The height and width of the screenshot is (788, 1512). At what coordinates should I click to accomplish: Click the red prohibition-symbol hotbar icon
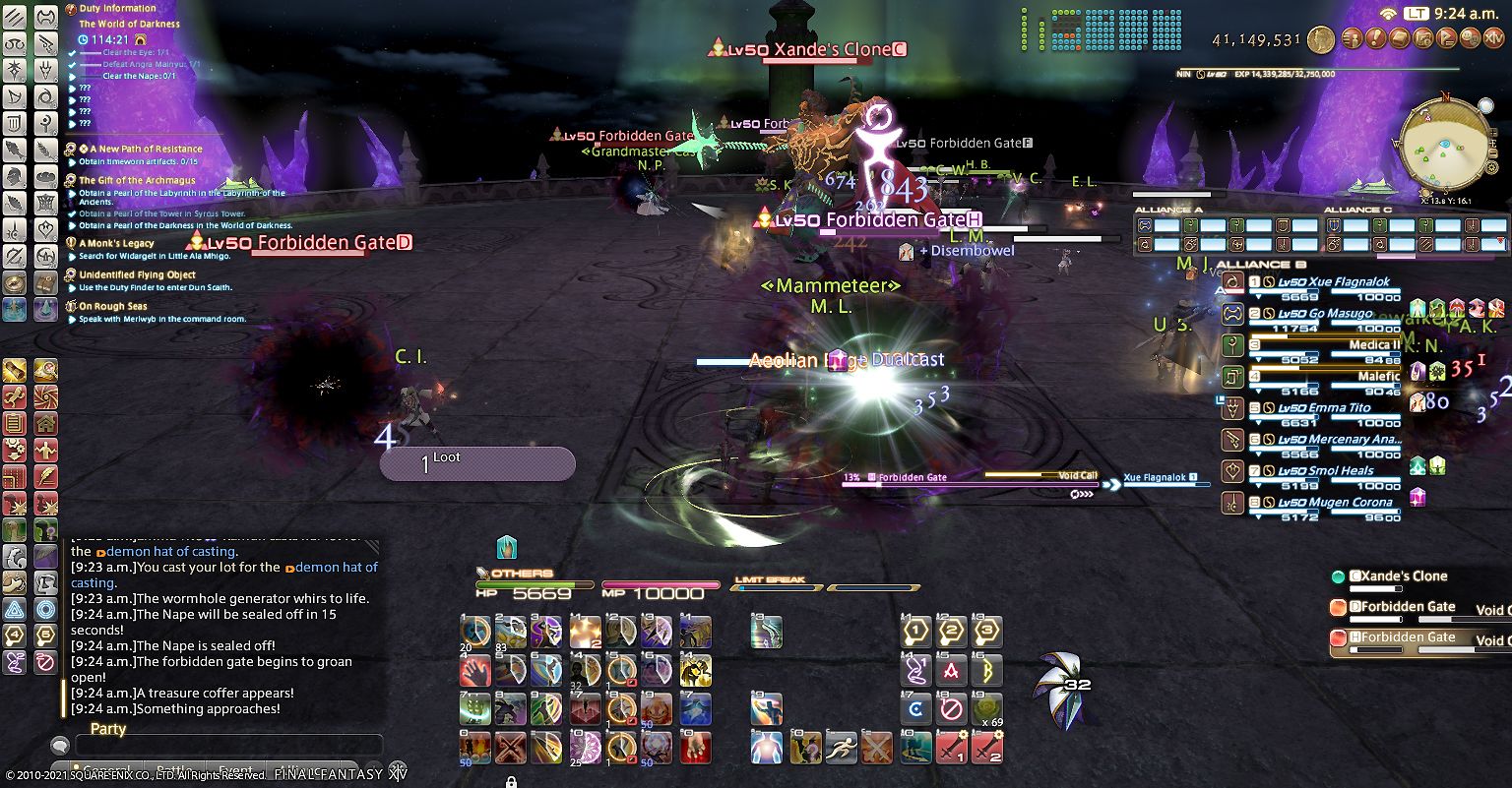click(x=951, y=707)
